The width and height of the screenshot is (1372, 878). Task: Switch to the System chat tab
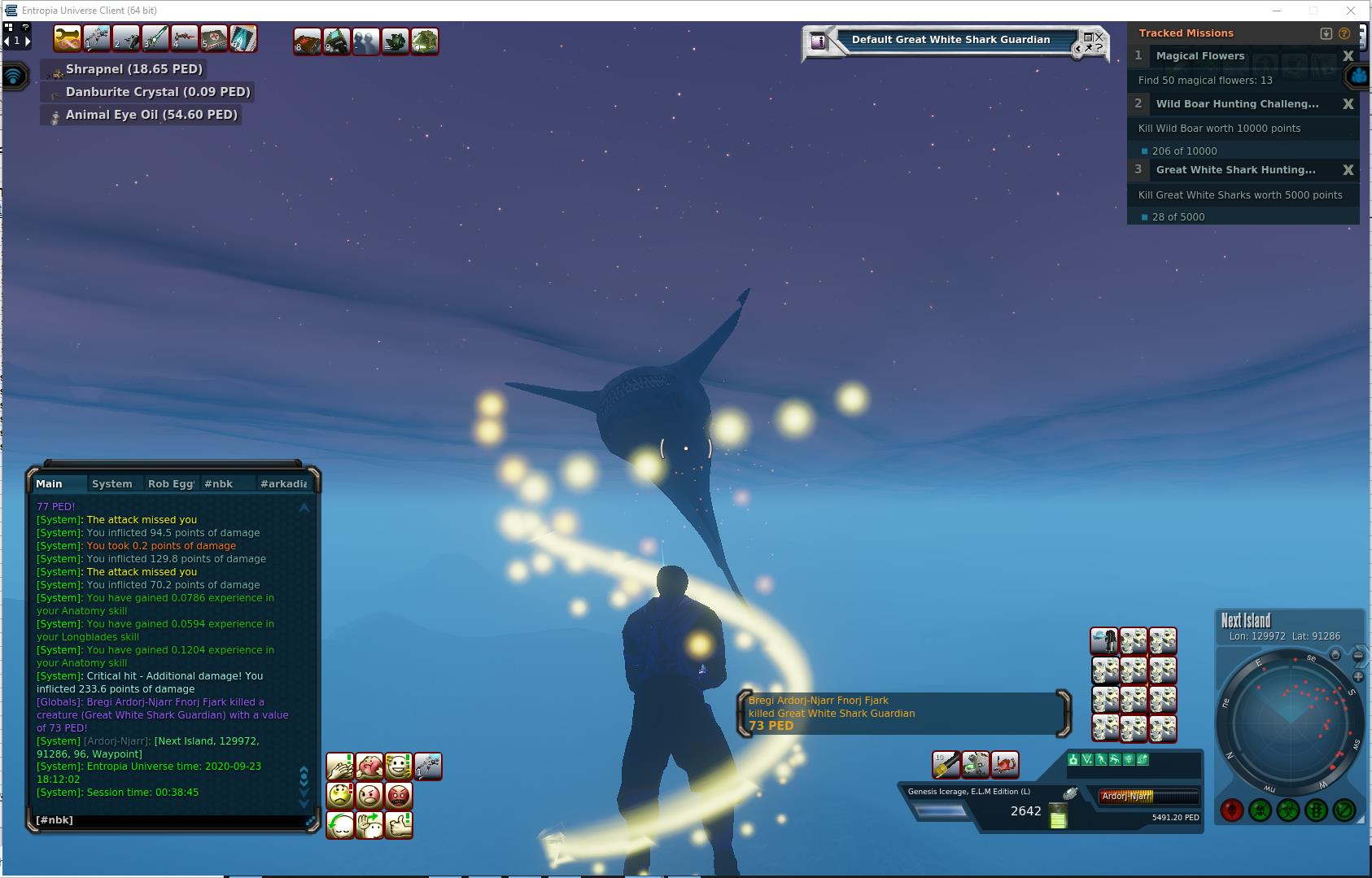click(111, 483)
